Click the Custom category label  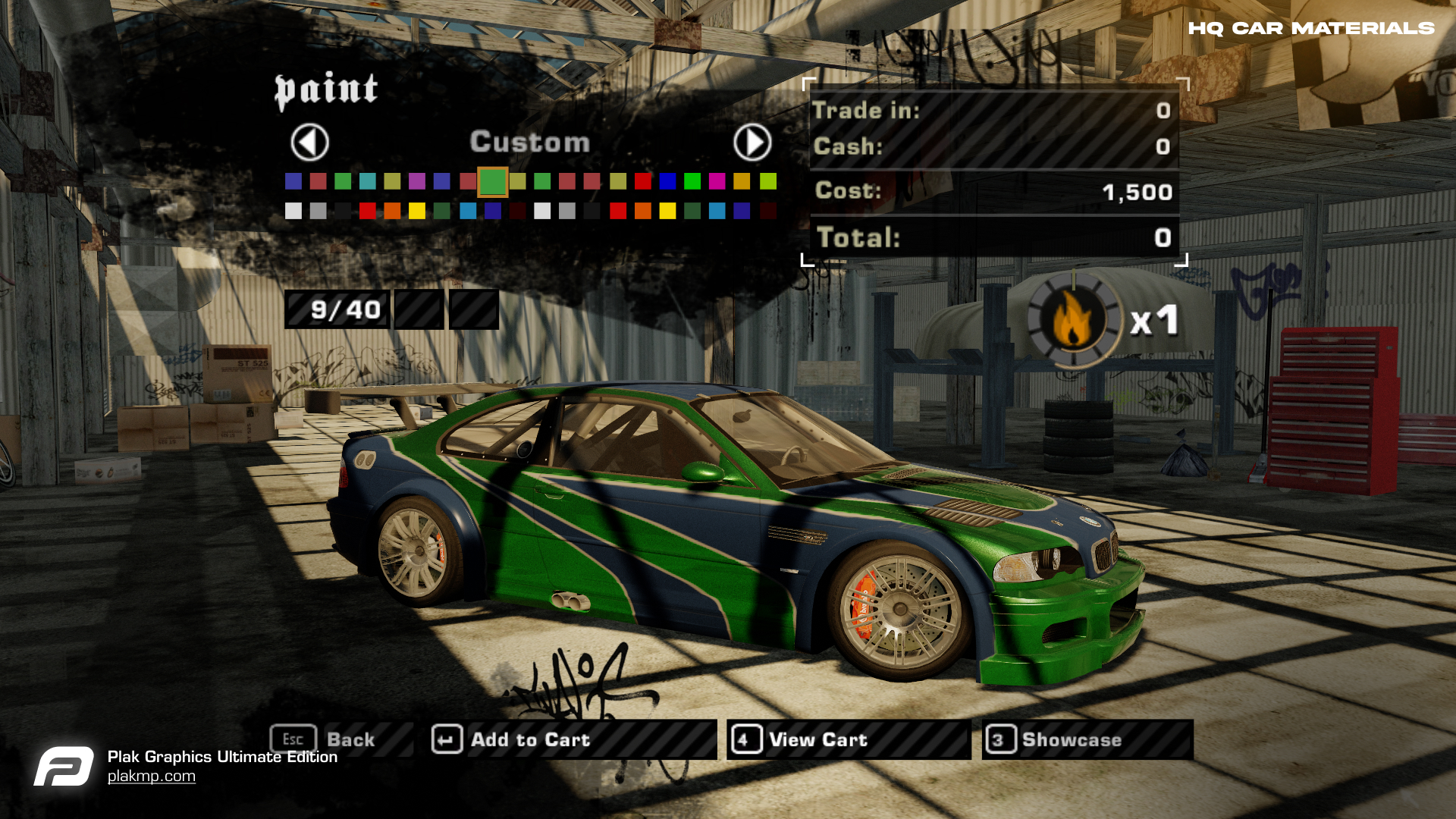pyautogui.click(x=530, y=142)
